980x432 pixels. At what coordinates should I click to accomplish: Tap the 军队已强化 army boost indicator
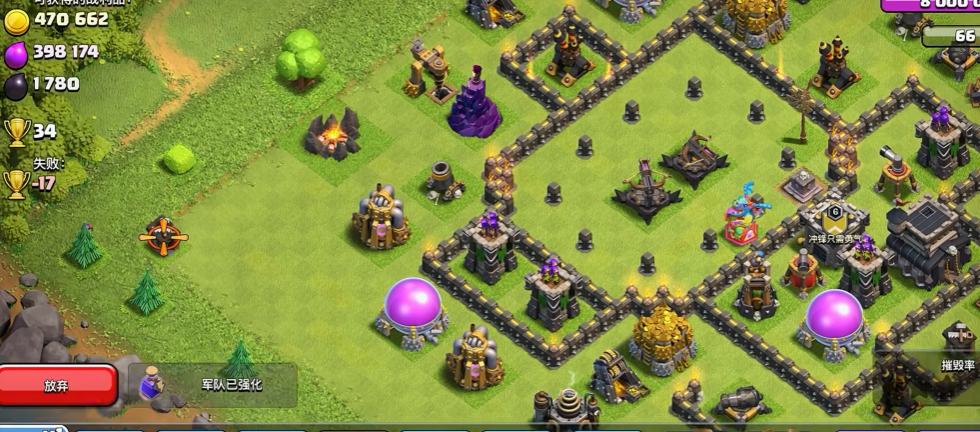tap(215, 385)
